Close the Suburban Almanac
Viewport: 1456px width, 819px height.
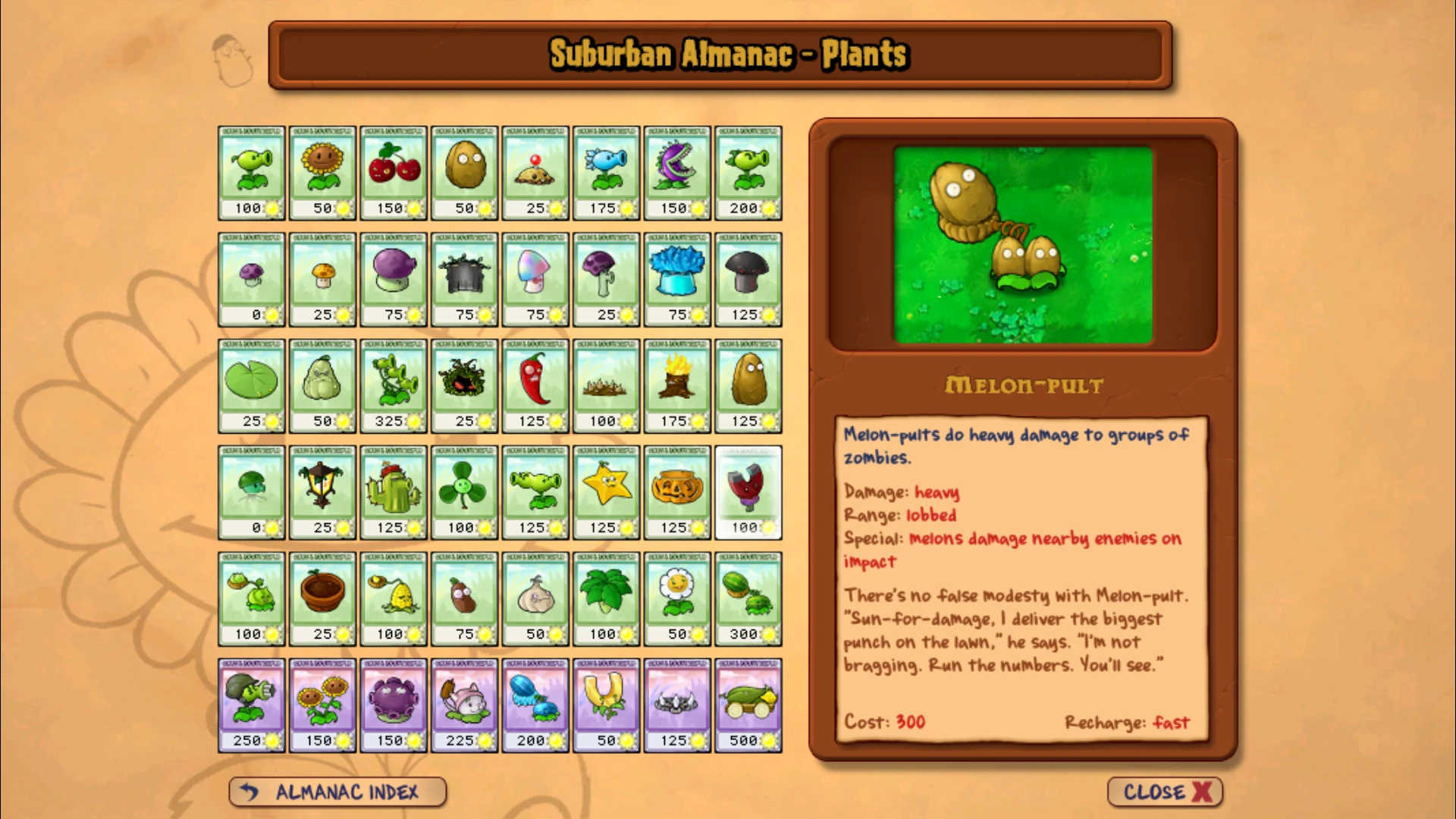[1163, 792]
